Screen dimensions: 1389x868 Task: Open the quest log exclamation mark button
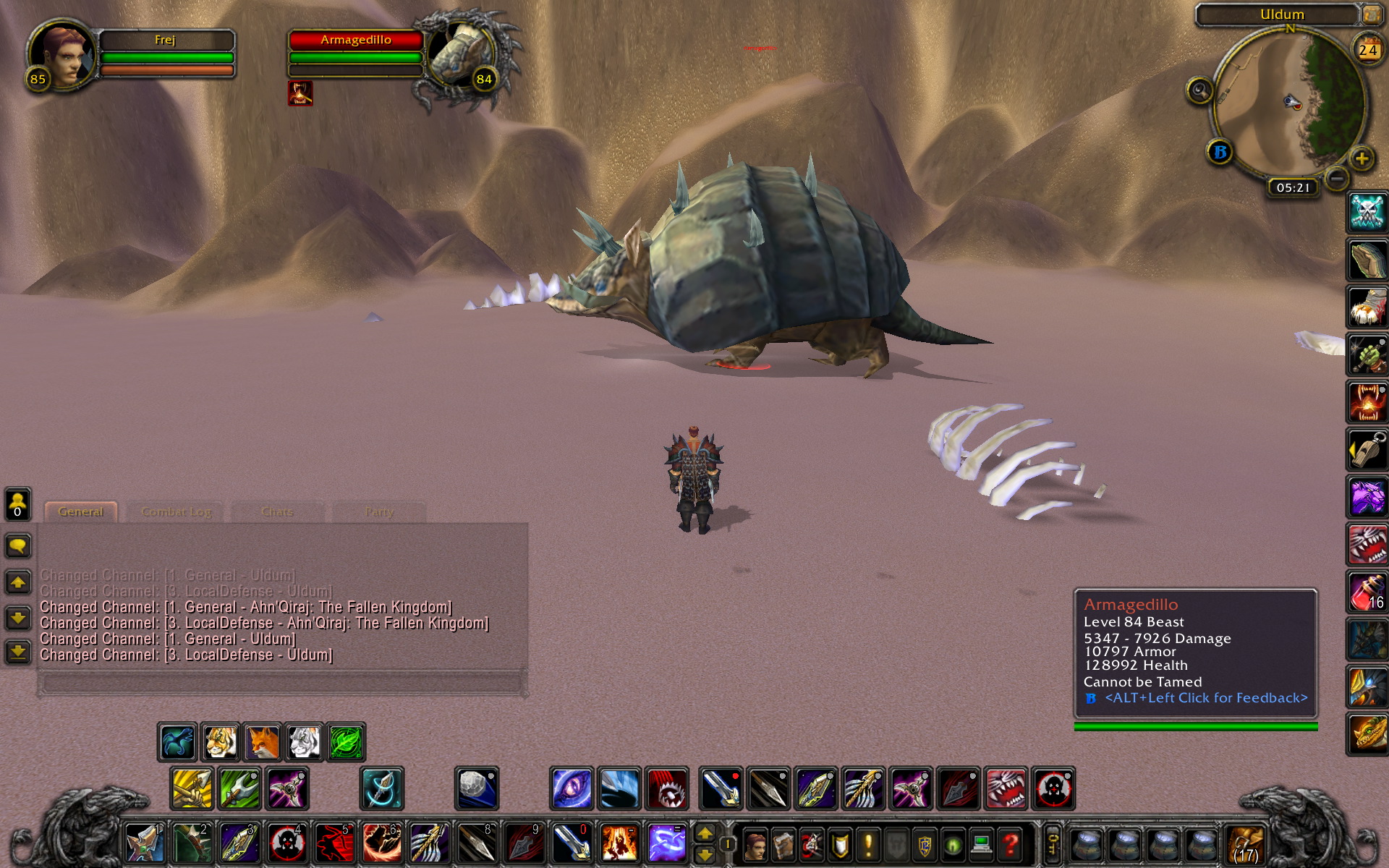[868, 843]
